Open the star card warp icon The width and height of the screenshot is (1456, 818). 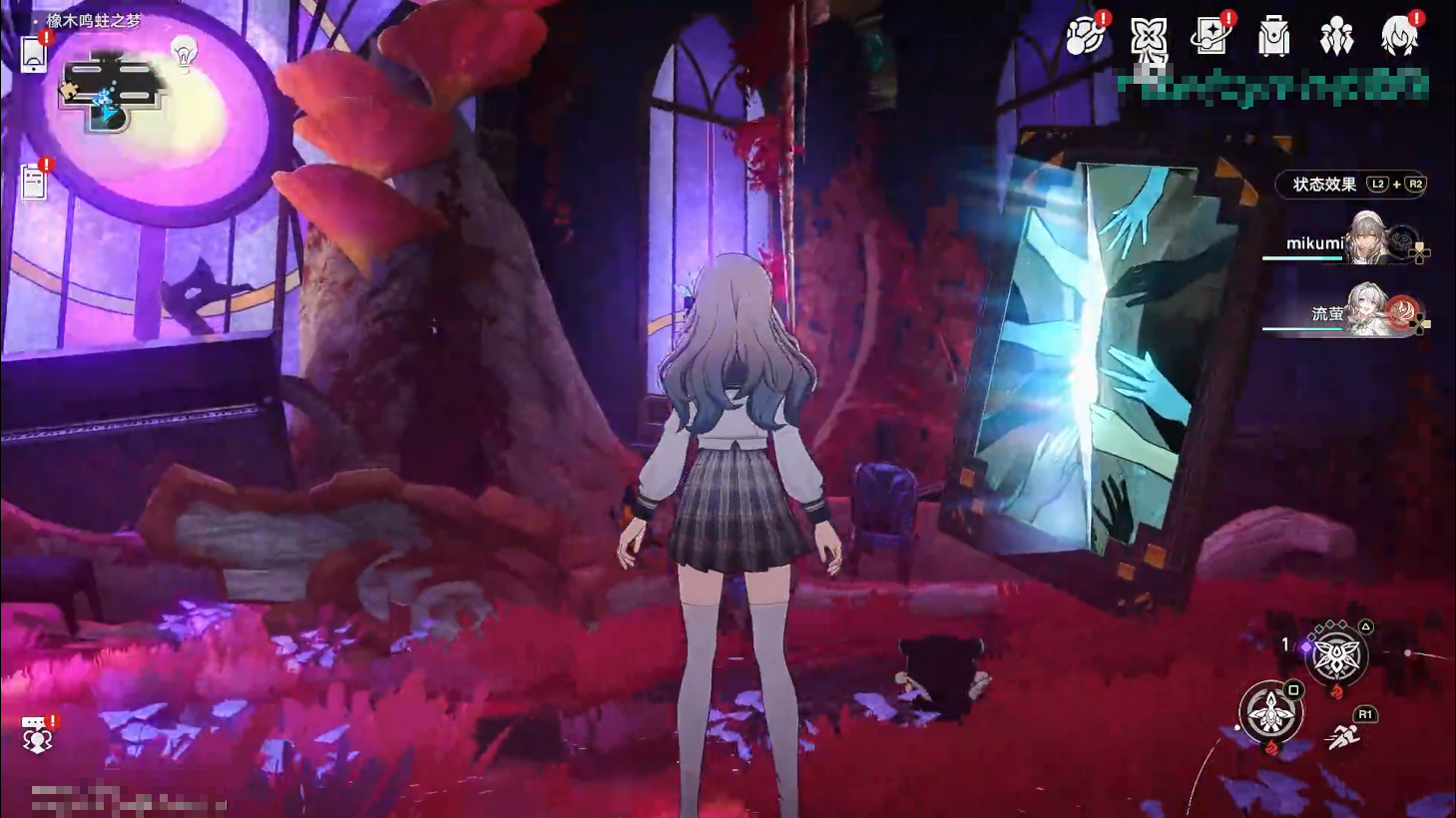pos(1211,37)
